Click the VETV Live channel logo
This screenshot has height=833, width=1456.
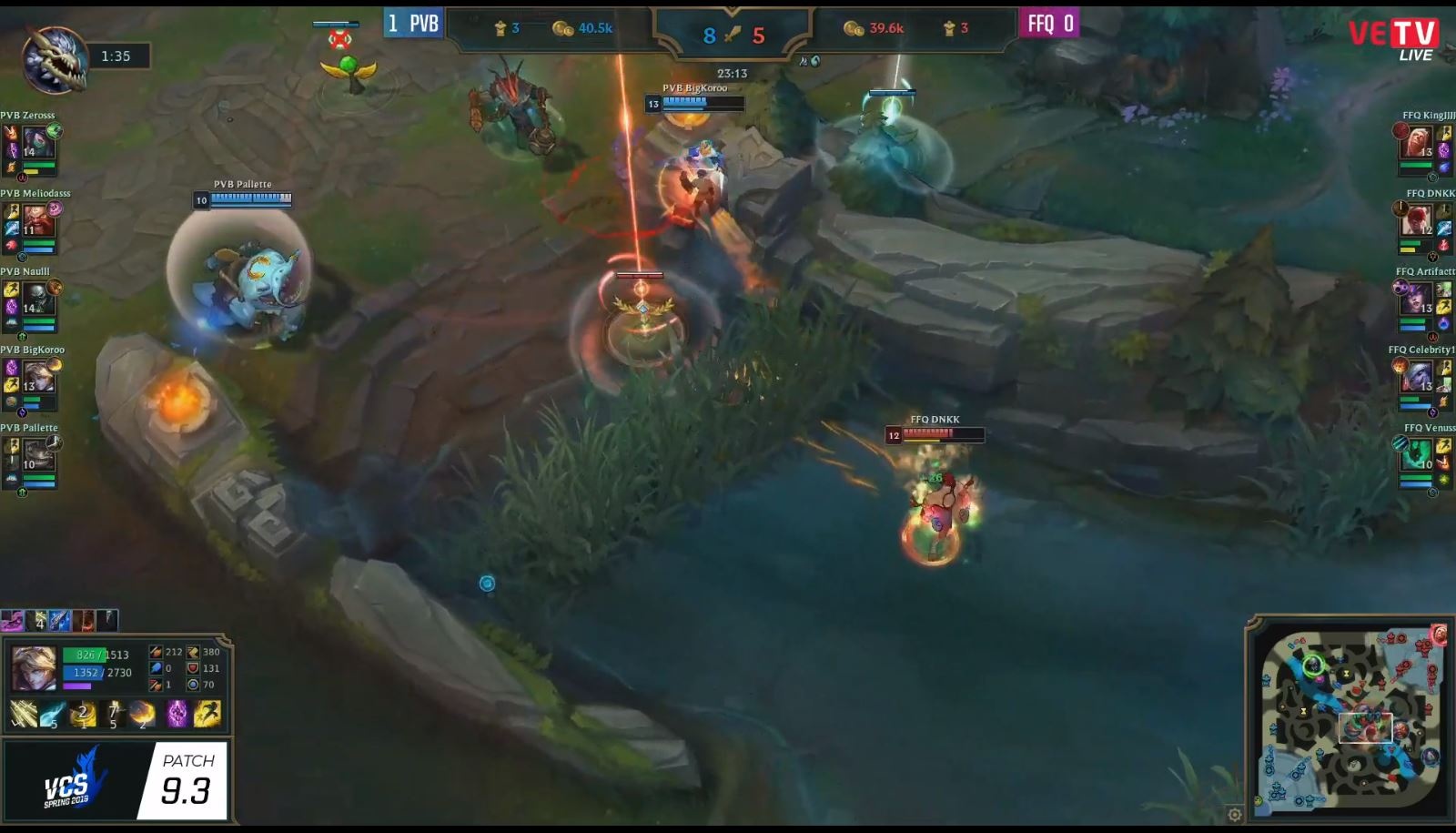click(1394, 40)
